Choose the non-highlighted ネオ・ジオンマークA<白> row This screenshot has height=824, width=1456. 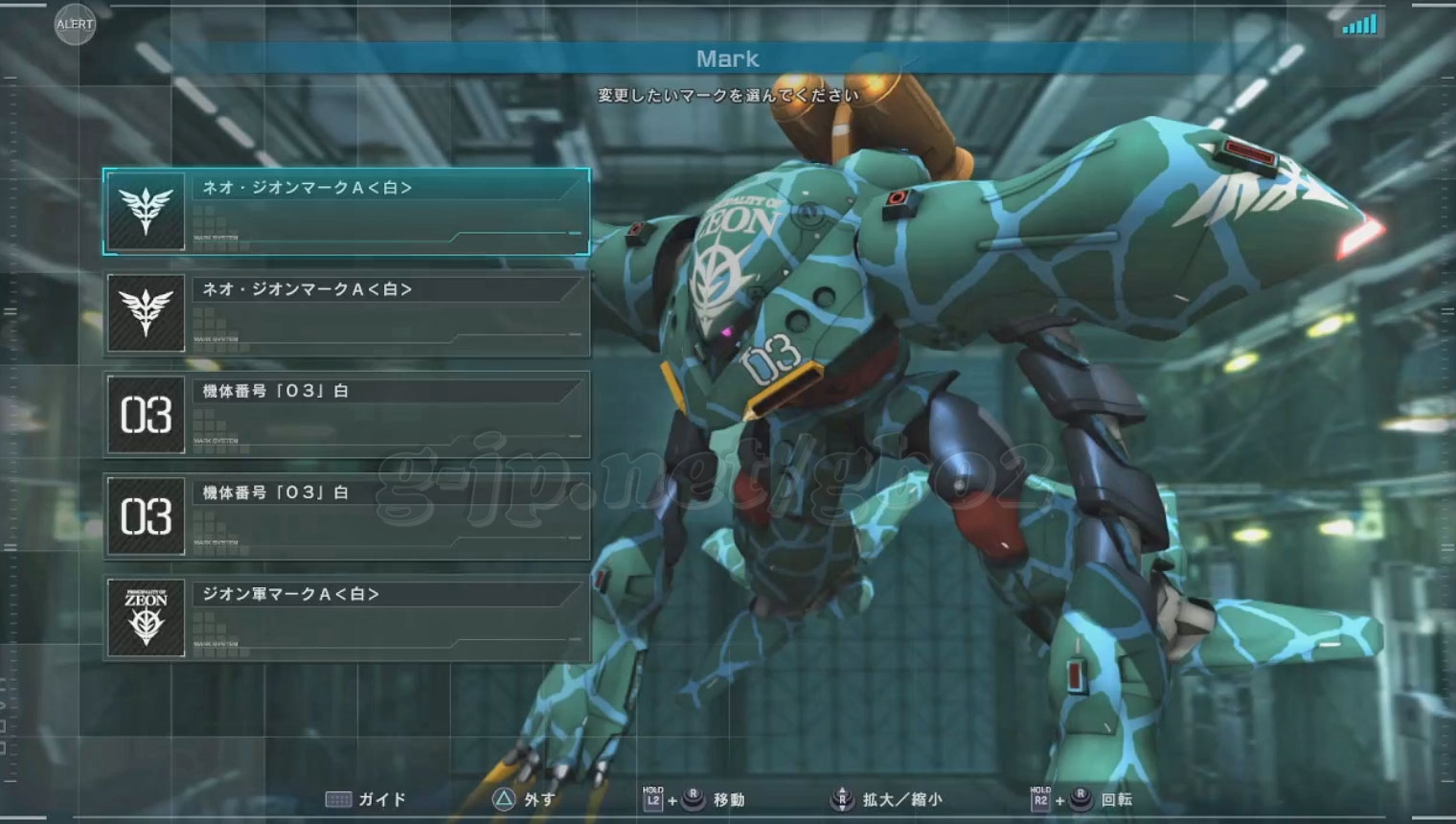click(x=346, y=313)
